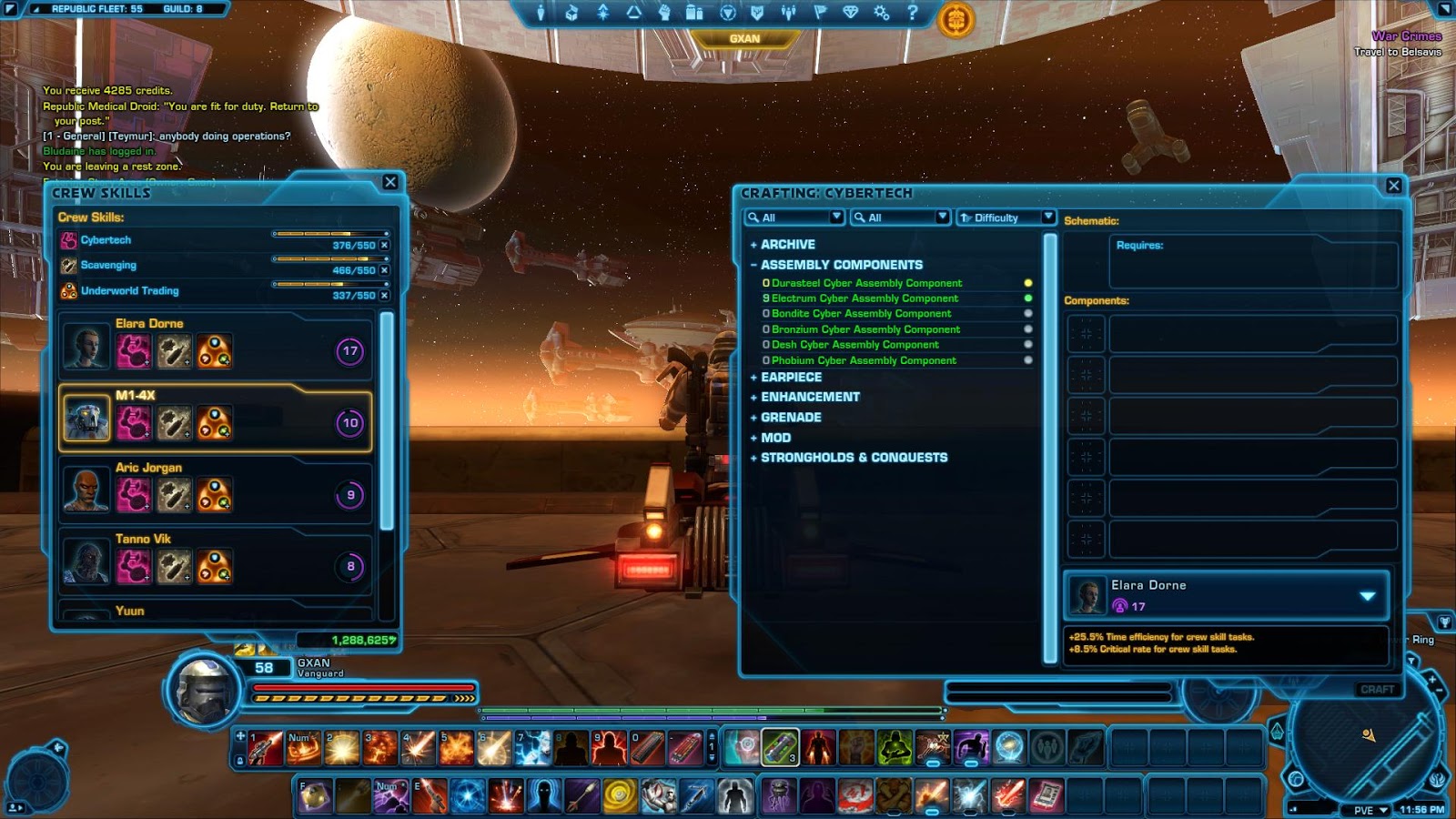Collapse the Assembly Components category
1456x819 pixels.
click(841, 265)
